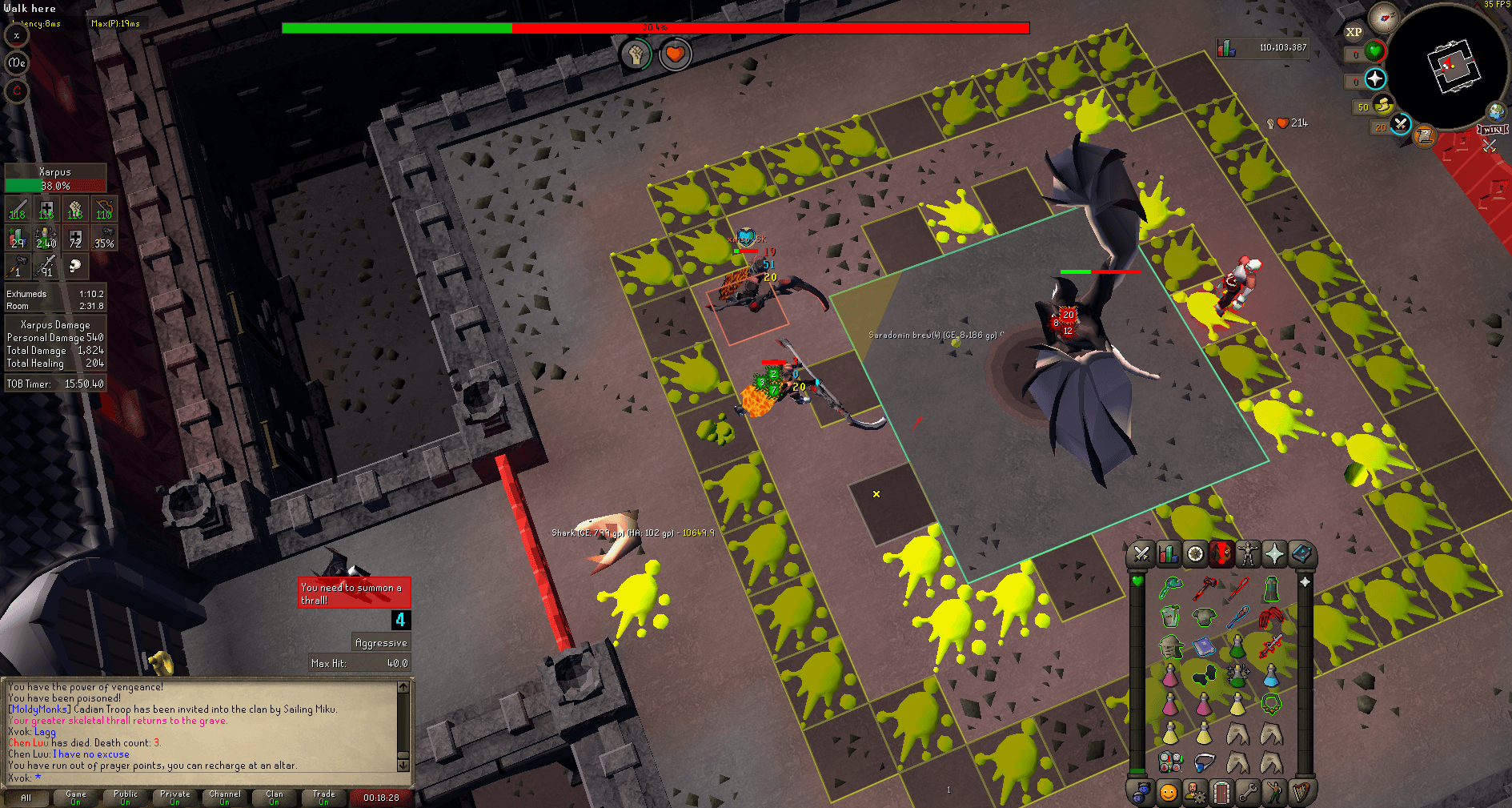Open the Skills tab
1512x808 pixels.
tap(1167, 553)
